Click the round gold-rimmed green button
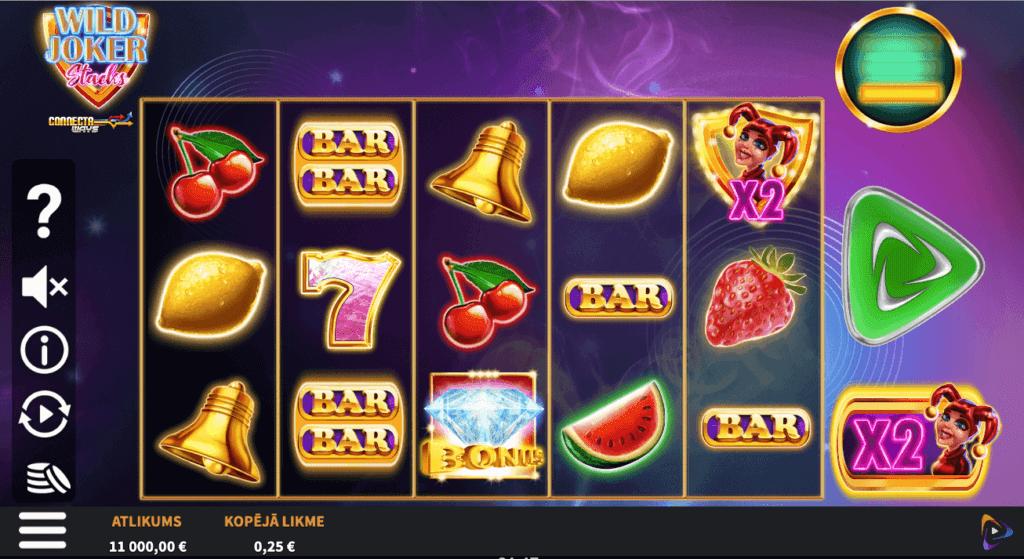 tap(897, 69)
